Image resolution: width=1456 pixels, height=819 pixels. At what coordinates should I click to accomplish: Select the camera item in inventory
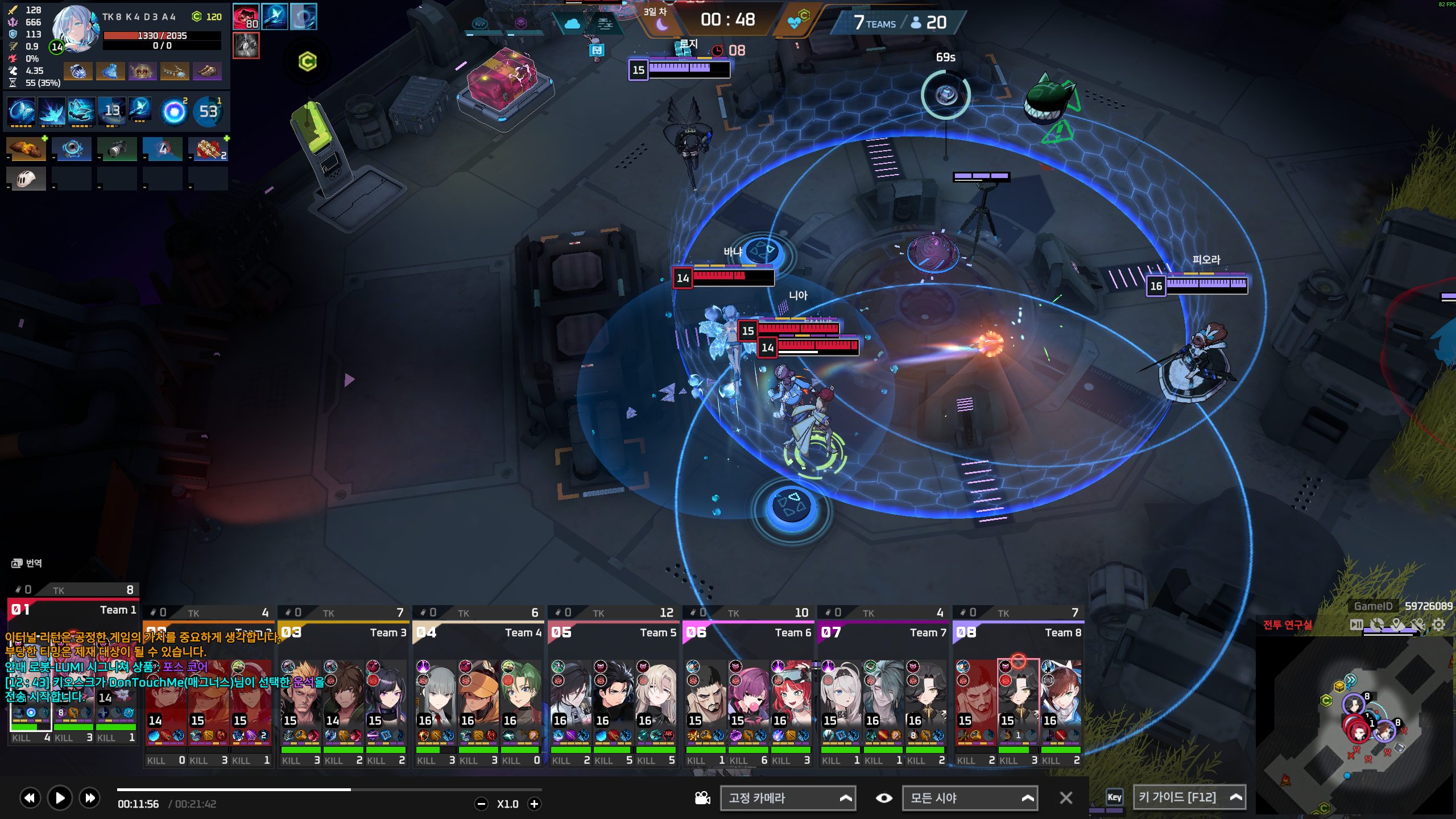(117, 149)
